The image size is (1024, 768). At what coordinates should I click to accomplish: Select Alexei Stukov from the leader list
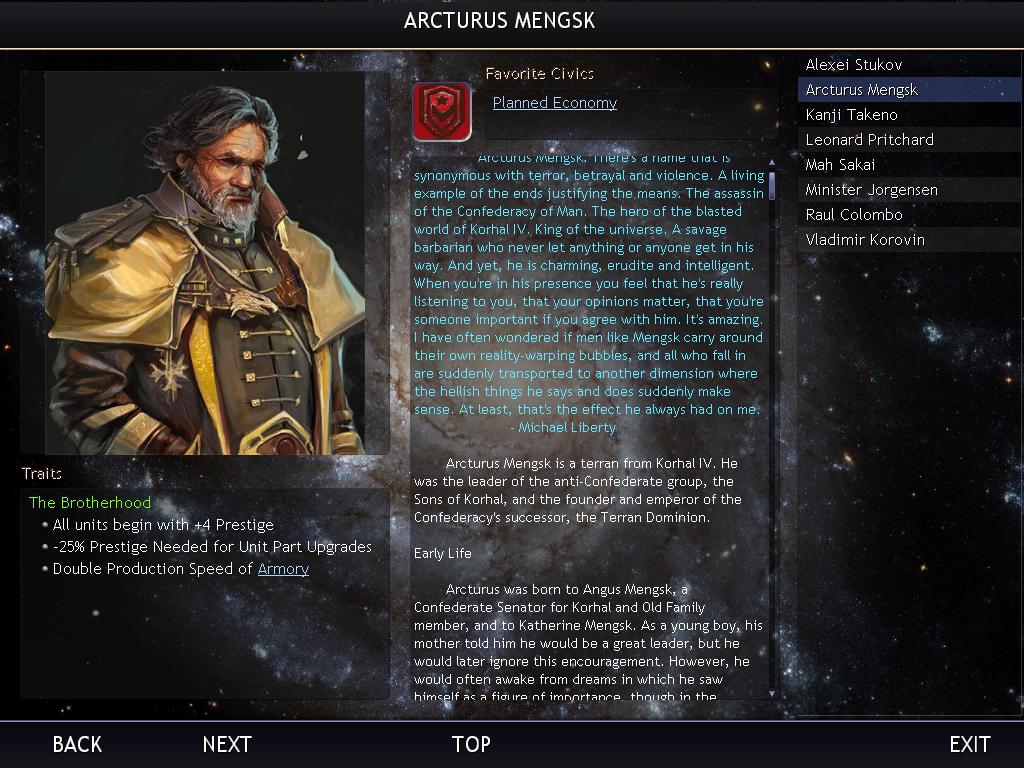click(x=854, y=65)
